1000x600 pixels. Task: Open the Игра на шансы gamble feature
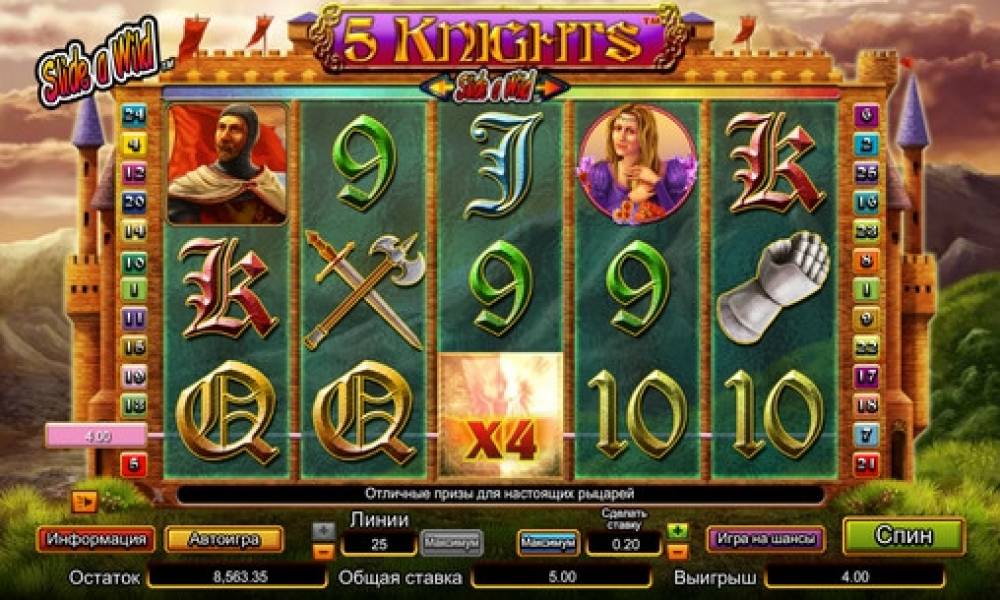click(765, 539)
